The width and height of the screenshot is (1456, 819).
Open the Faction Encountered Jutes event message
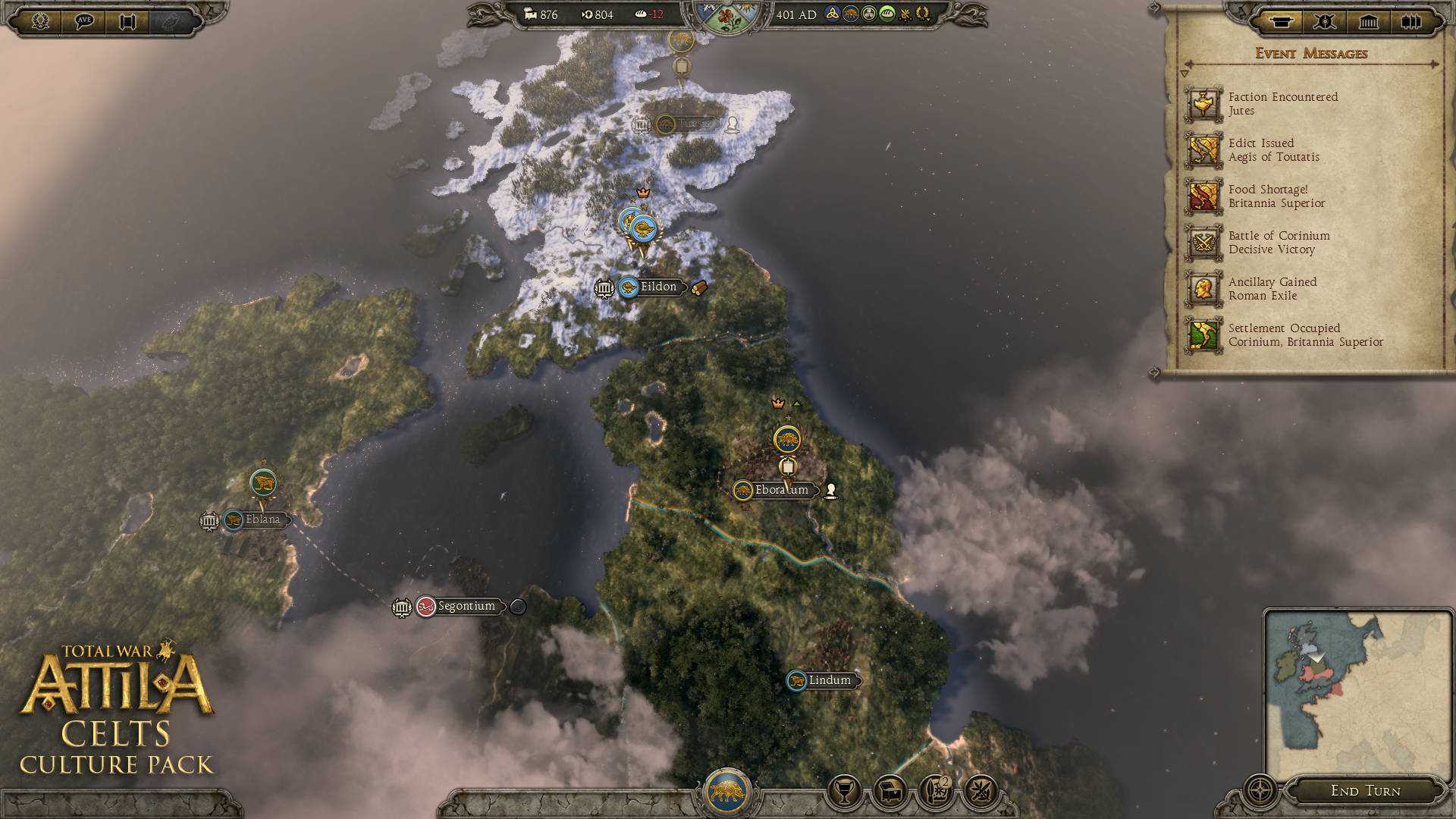point(1282,103)
